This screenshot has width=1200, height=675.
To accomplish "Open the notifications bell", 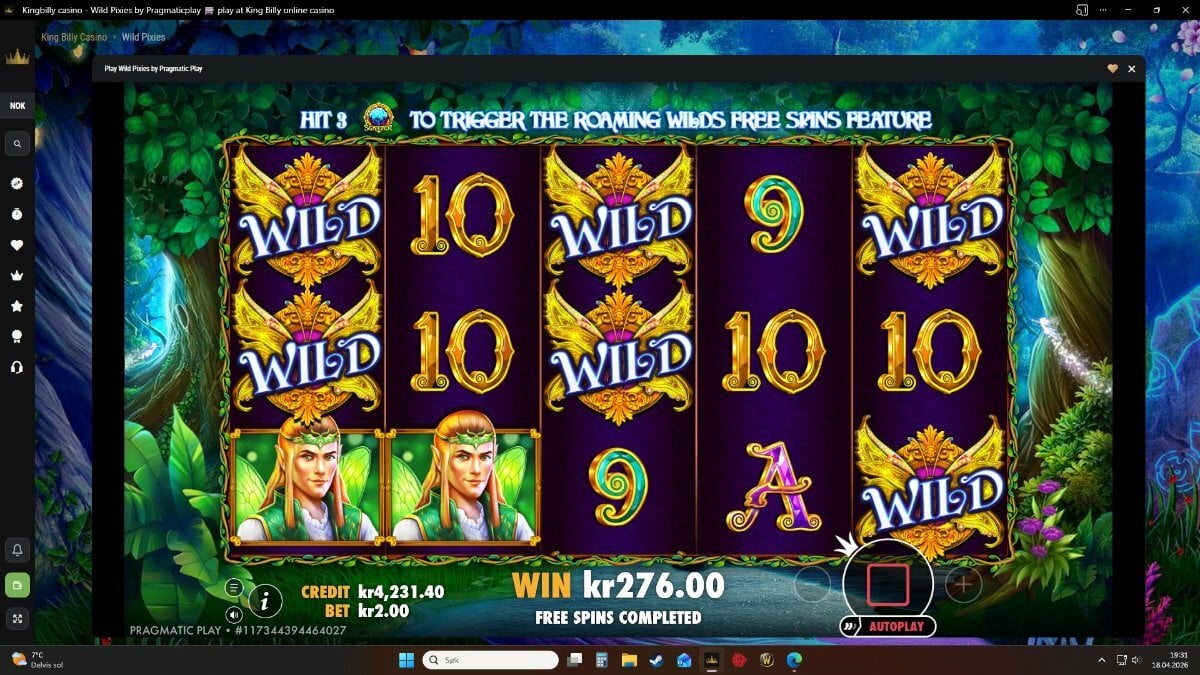I will point(17,550).
